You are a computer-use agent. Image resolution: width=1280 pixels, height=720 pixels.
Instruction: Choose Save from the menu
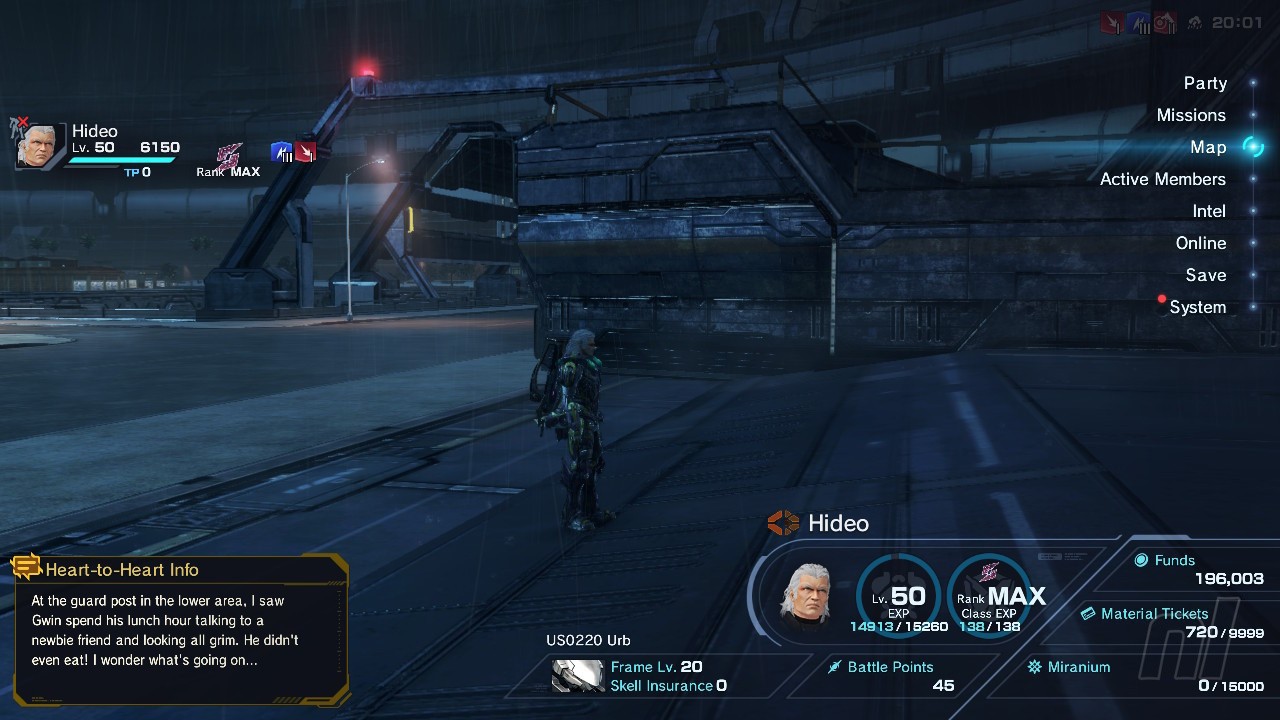coord(1205,275)
